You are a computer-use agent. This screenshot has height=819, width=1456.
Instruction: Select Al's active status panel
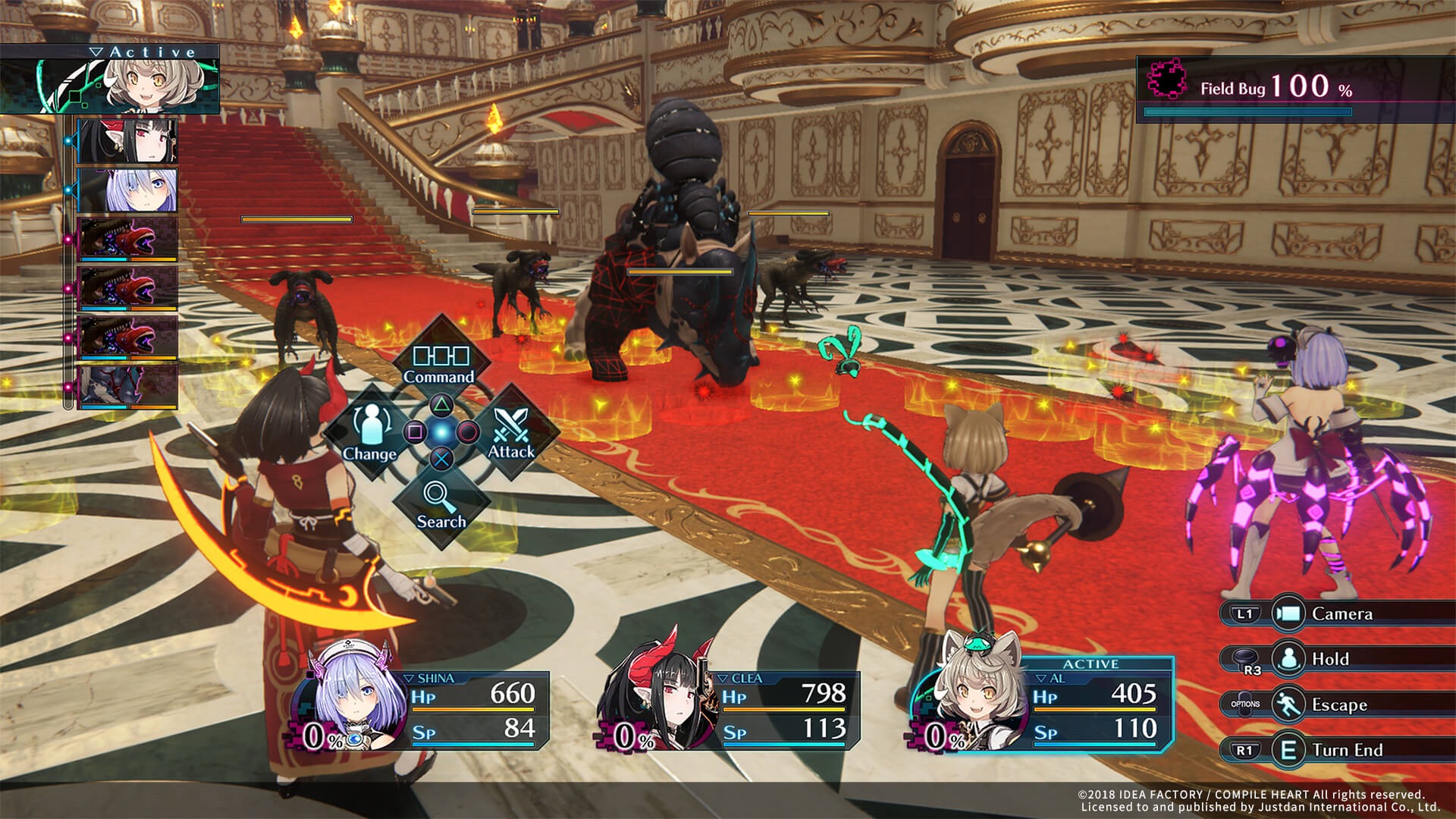pos(1045,705)
